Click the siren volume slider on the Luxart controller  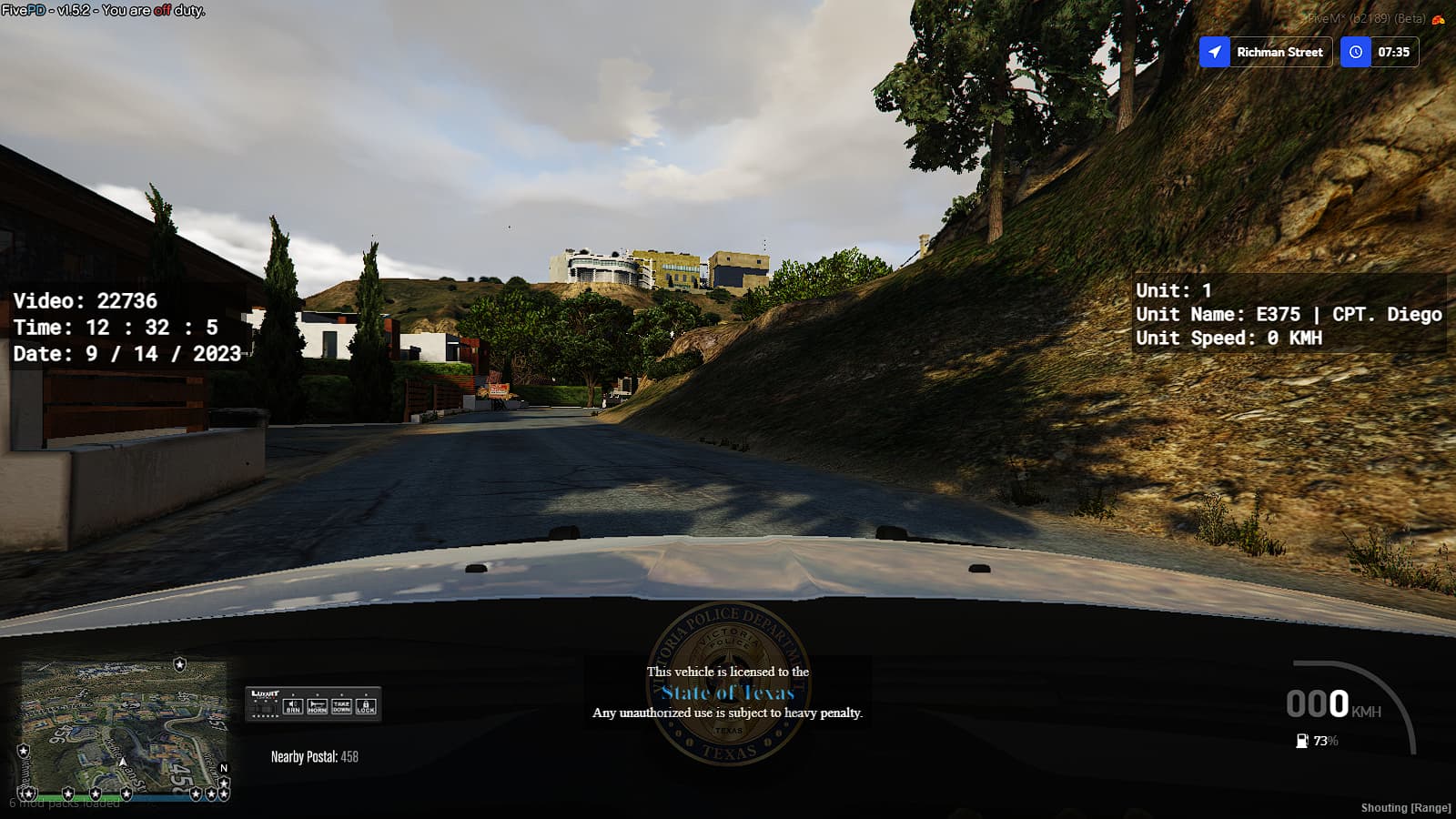pyautogui.click(x=265, y=716)
